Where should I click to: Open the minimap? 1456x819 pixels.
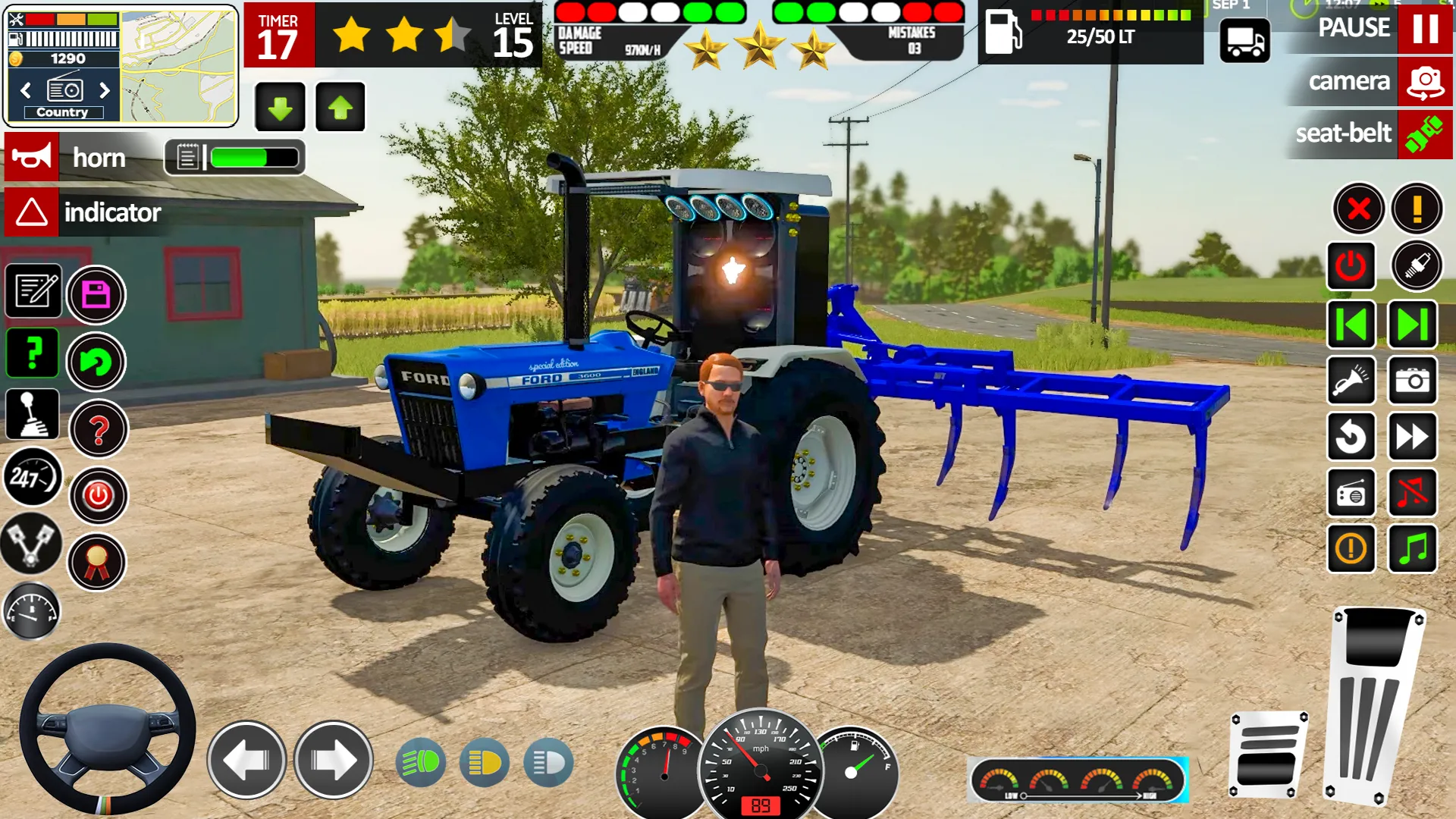point(178,66)
